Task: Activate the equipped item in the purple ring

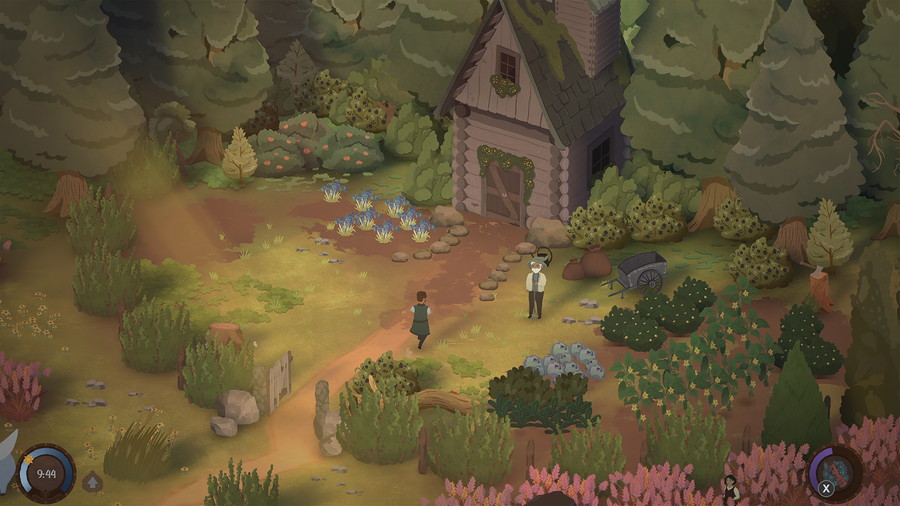Action: point(836,470)
